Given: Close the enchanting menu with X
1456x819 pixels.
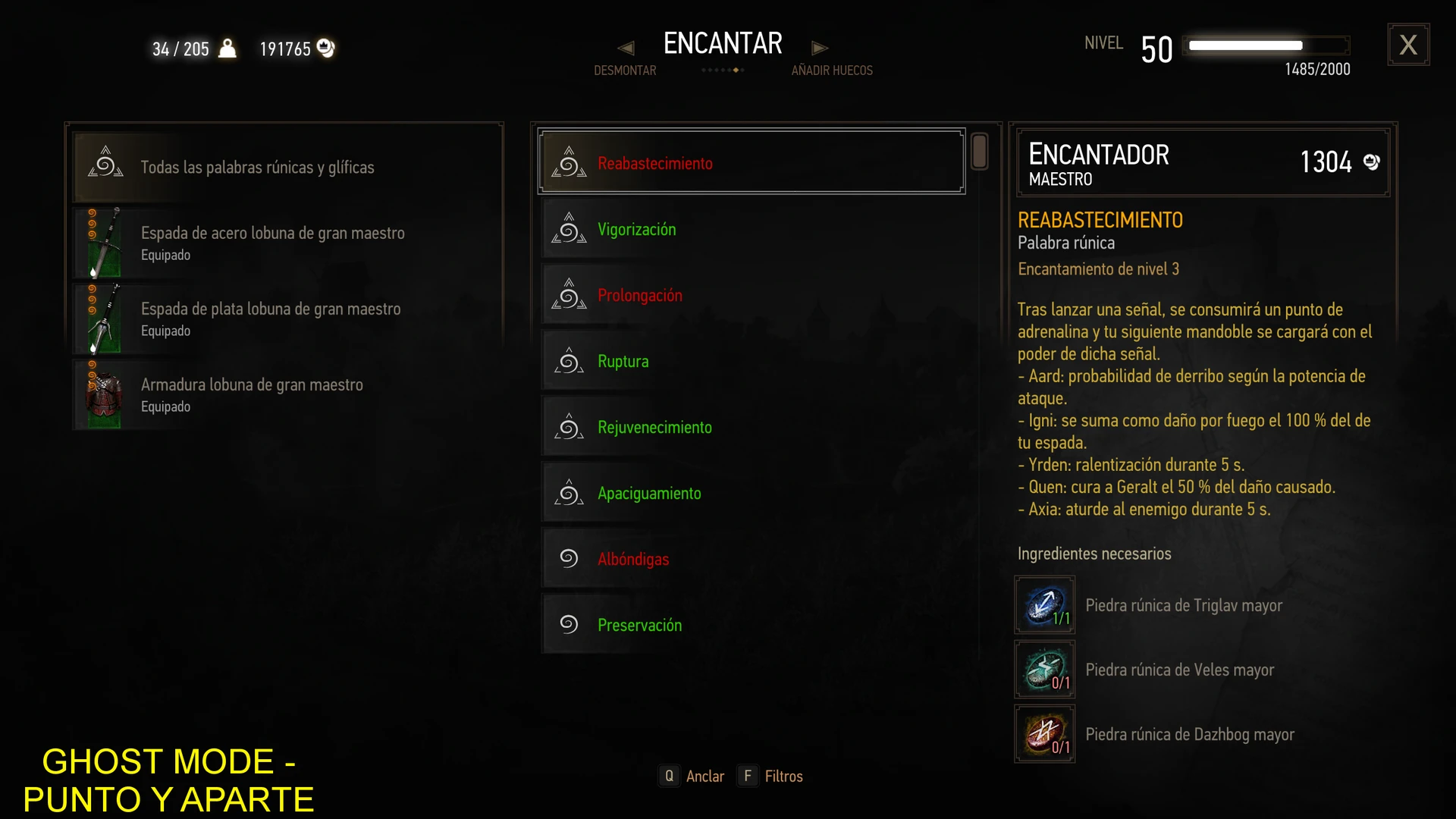Looking at the screenshot, I should point(1408,45).
